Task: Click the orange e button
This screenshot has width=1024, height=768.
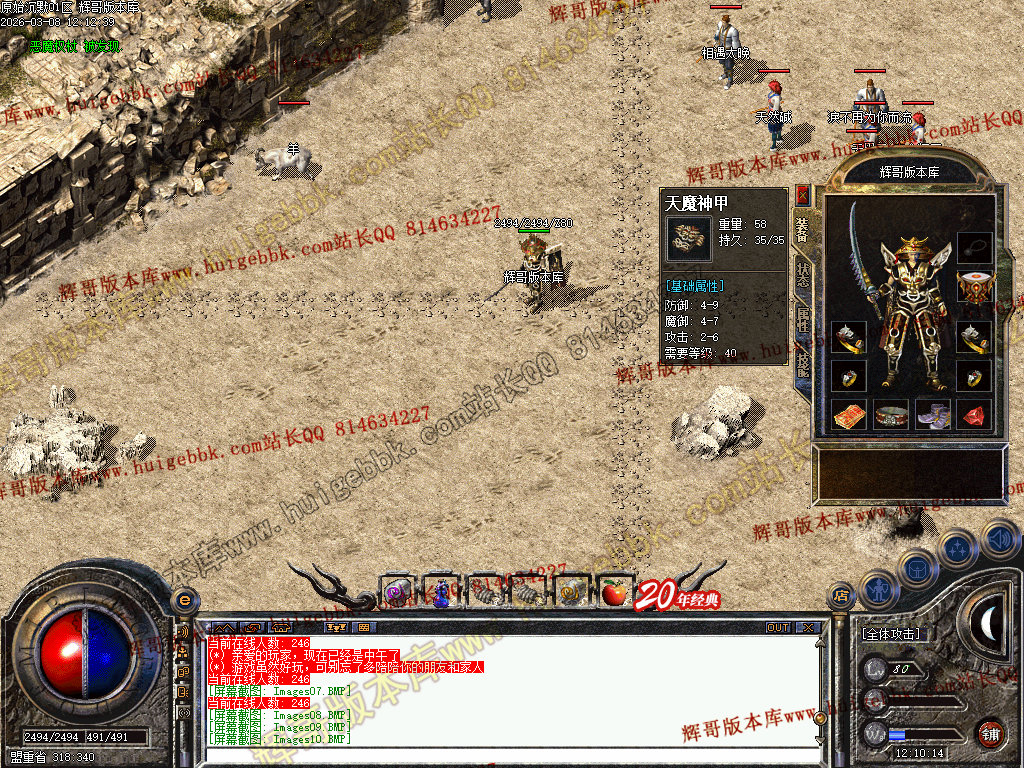Action: [x=184, y=600]
